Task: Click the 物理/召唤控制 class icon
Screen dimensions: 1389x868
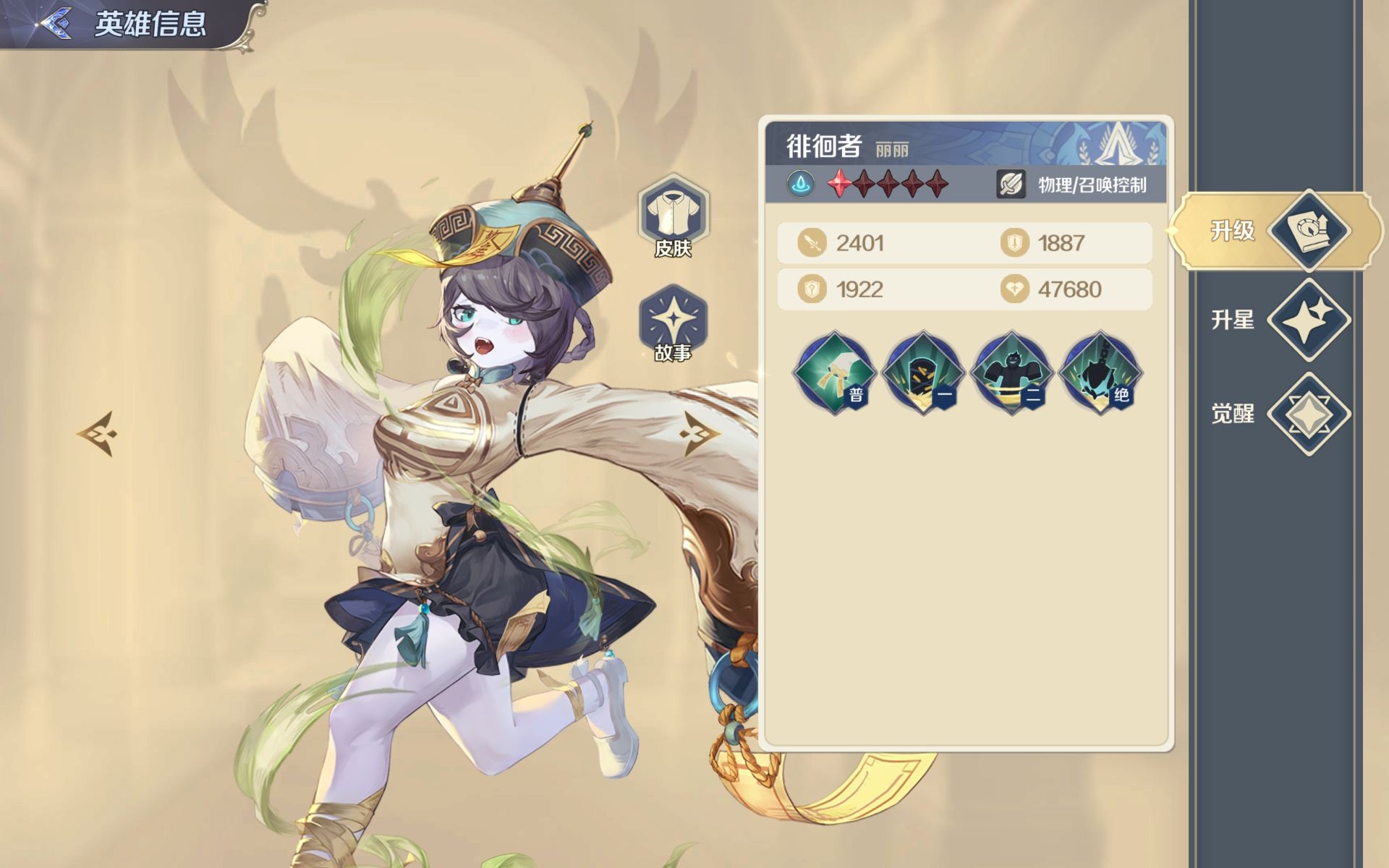Action: pyautogui.click(x=1011, y=184)
